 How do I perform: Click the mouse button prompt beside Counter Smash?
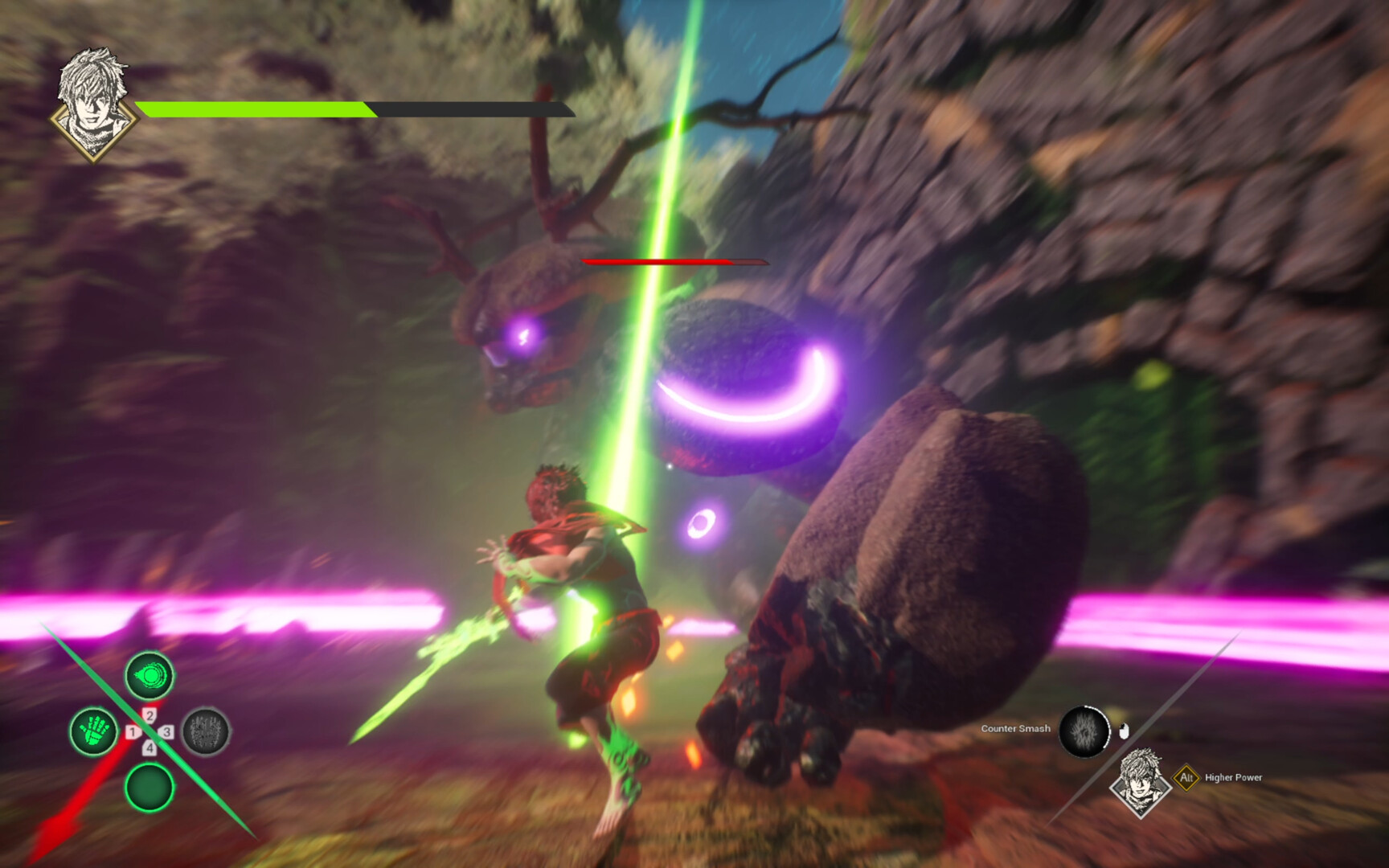coord(1124,731)
